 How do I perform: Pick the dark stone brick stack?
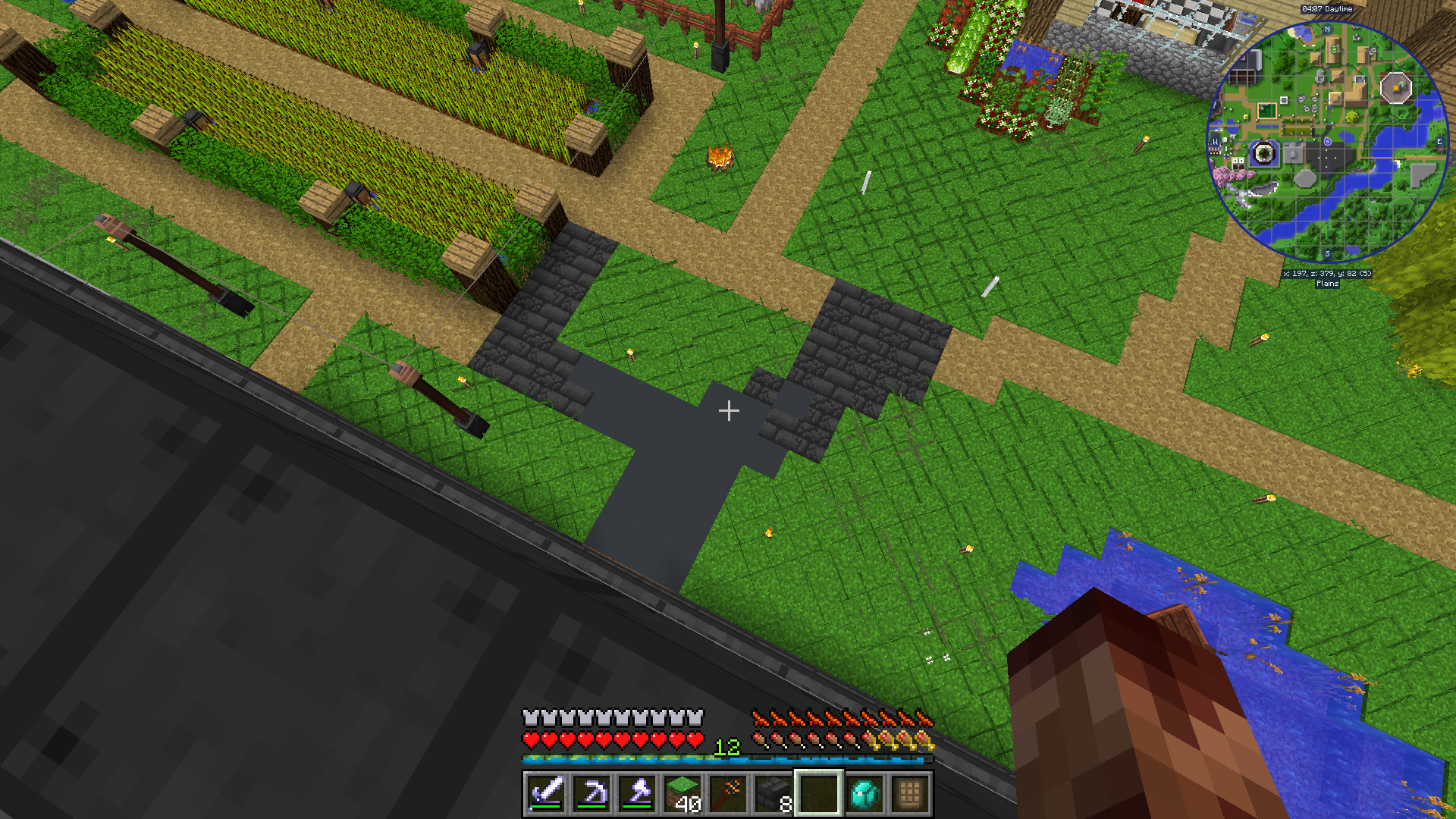point(773,793)
